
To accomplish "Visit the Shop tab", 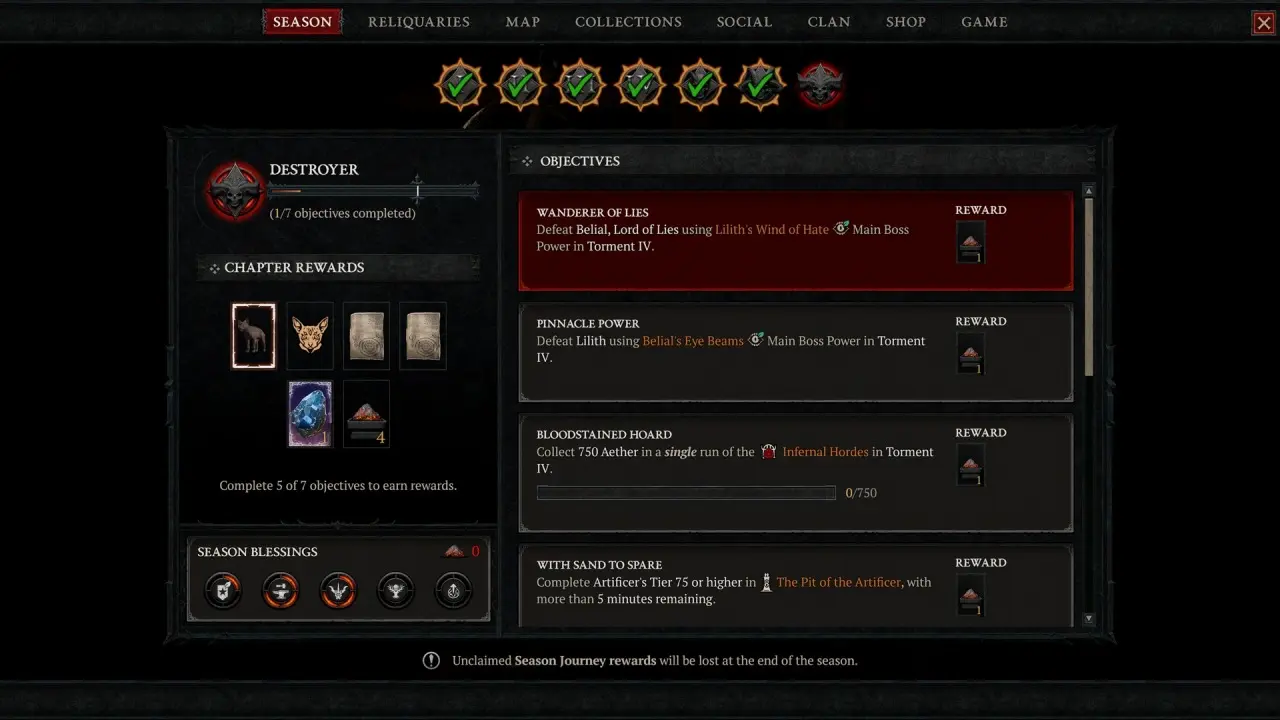I will pyautogui.click(x=906, y=22).
